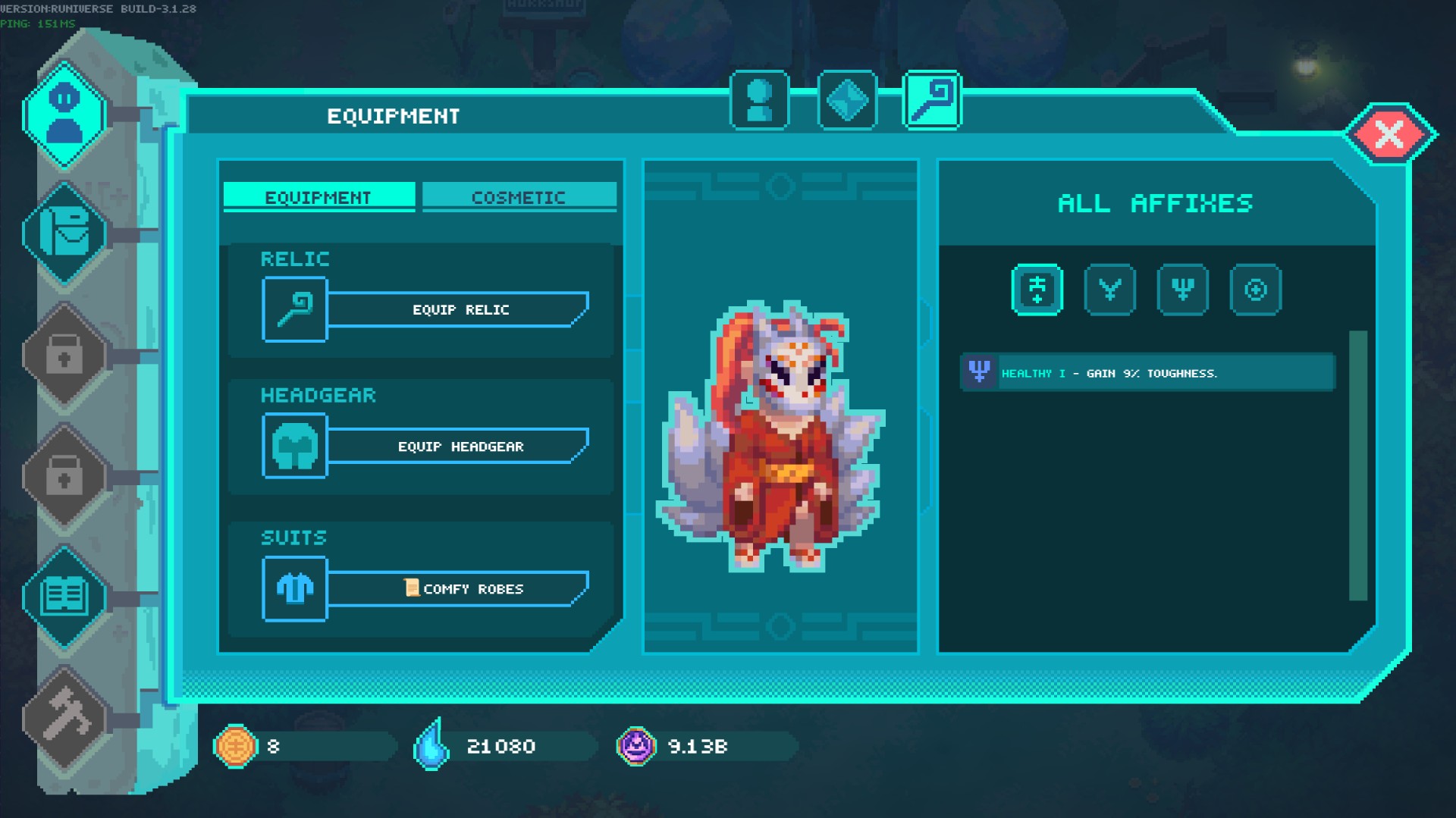Switch to the character portrait top tab
This screenshot has width=1456, height=818.
(759, 100)
